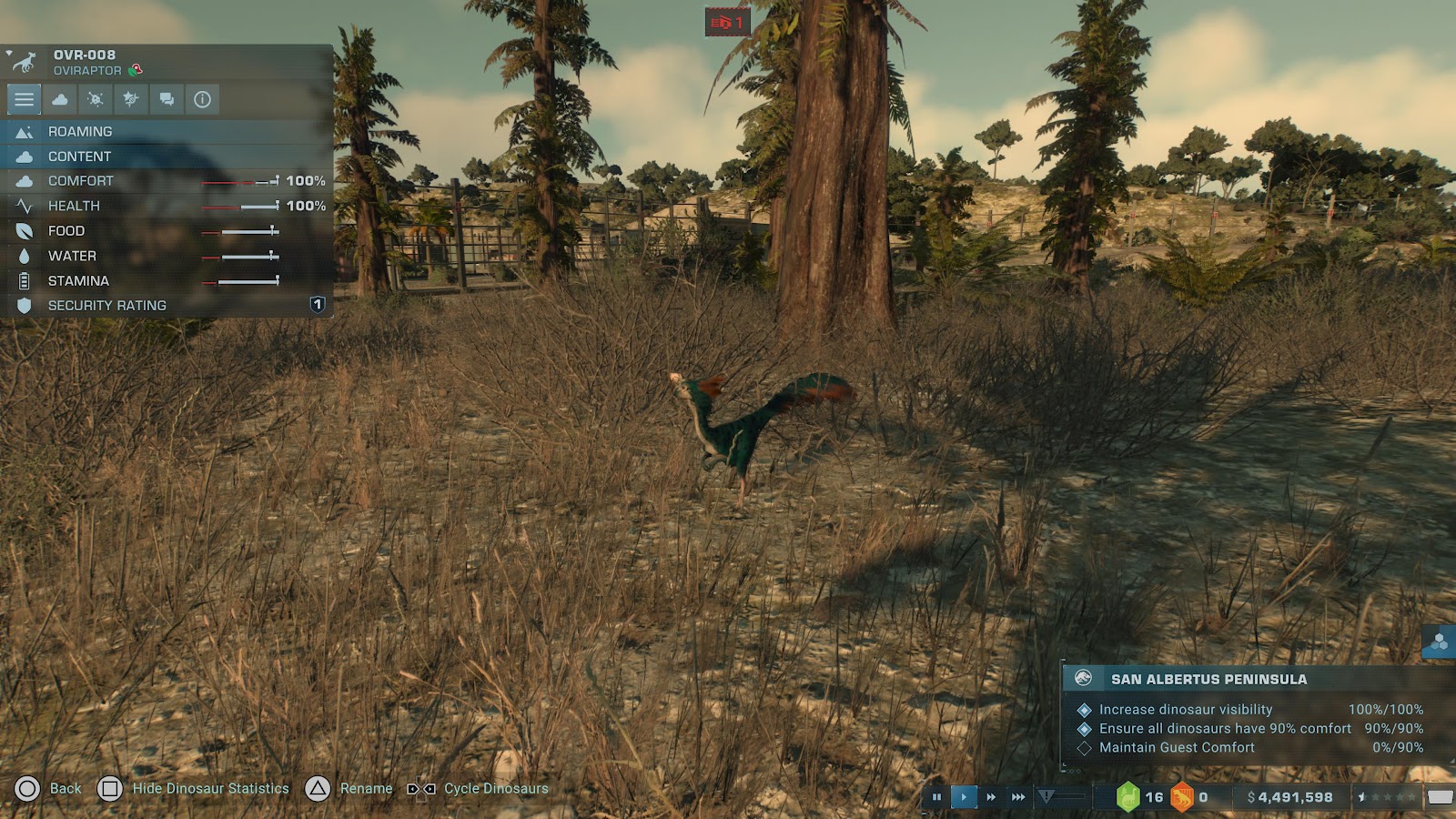Open the speech bubbles social tab
Image resolution: width=1456 pixels, height=819 pixels.
click(x=167, y=99)
